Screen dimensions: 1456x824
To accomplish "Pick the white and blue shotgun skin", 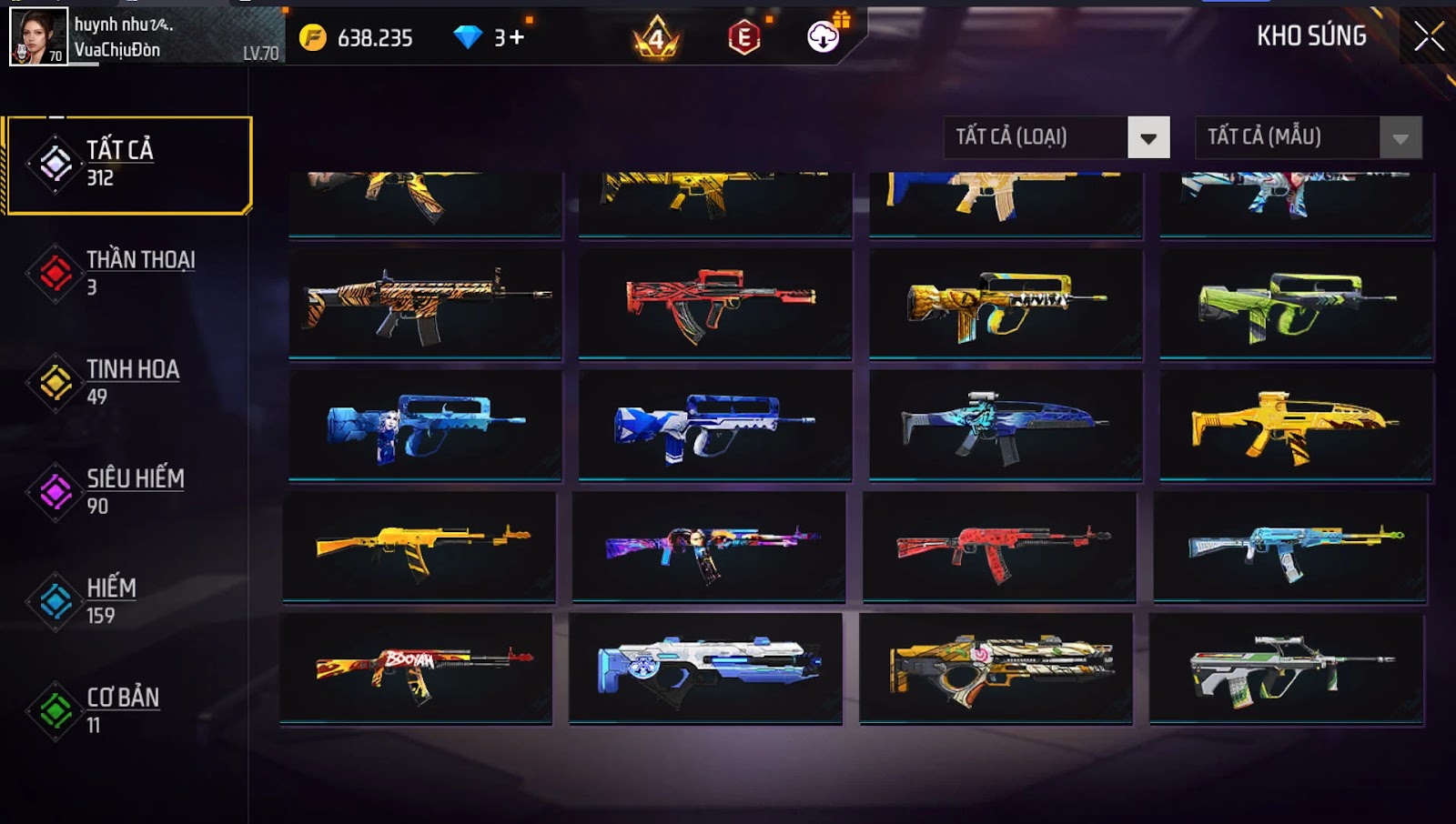I will click(x=705, y=668).
